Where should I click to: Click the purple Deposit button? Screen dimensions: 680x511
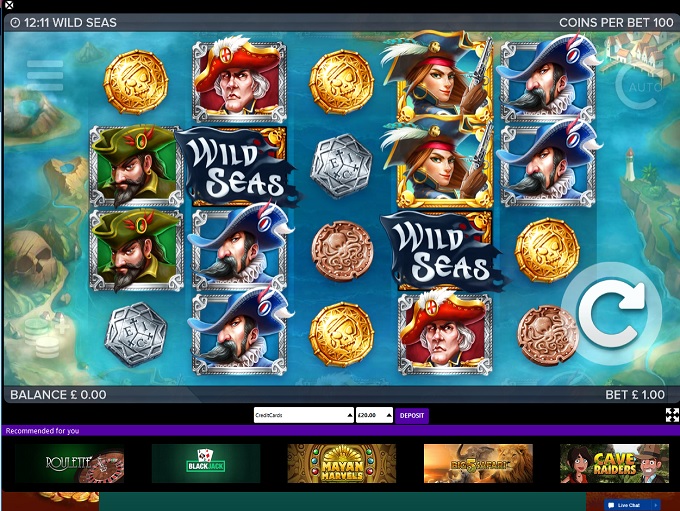pyautogui.click(x=412, y=415)
